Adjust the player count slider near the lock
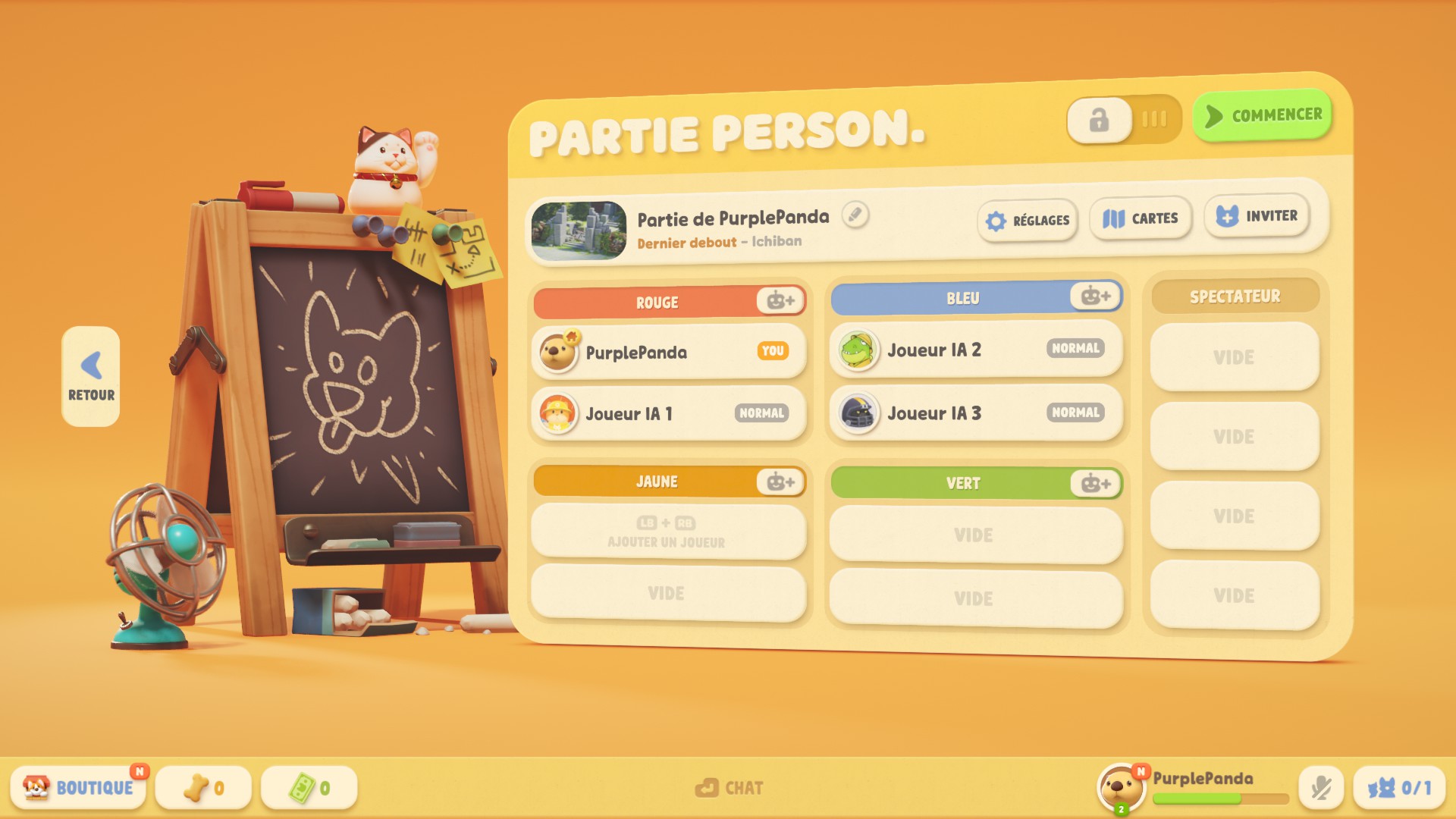 click(1153, 118)
